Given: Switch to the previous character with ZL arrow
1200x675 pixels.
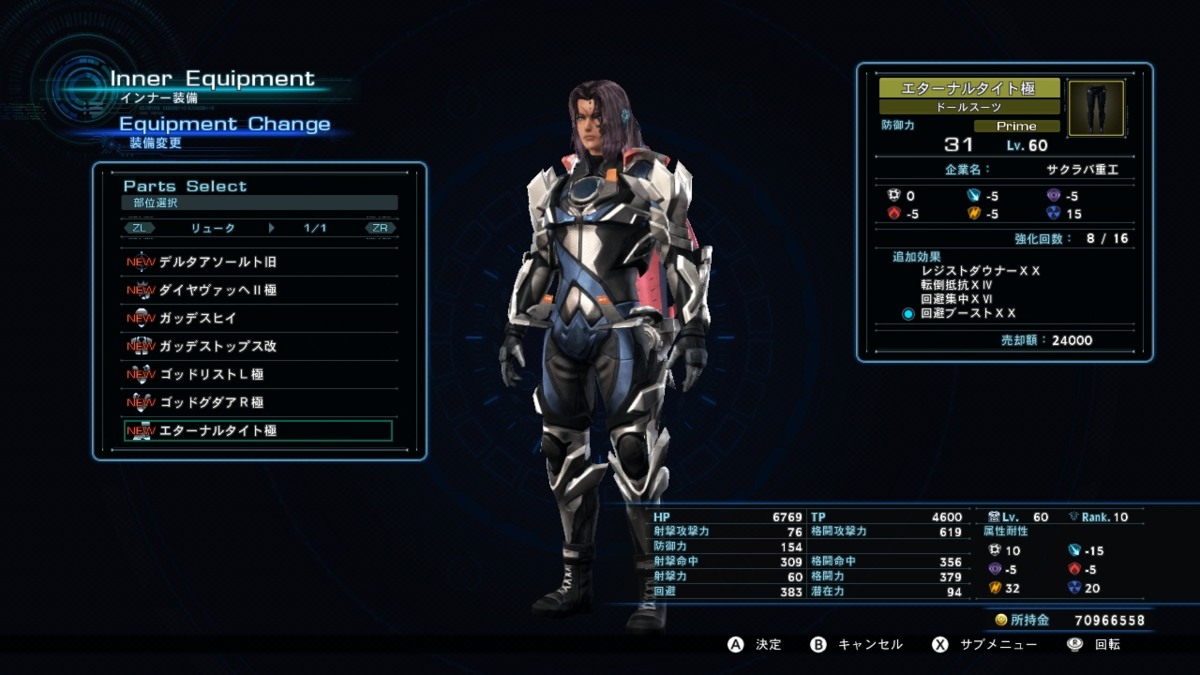Looking at the screenshot, I should 139,228.
